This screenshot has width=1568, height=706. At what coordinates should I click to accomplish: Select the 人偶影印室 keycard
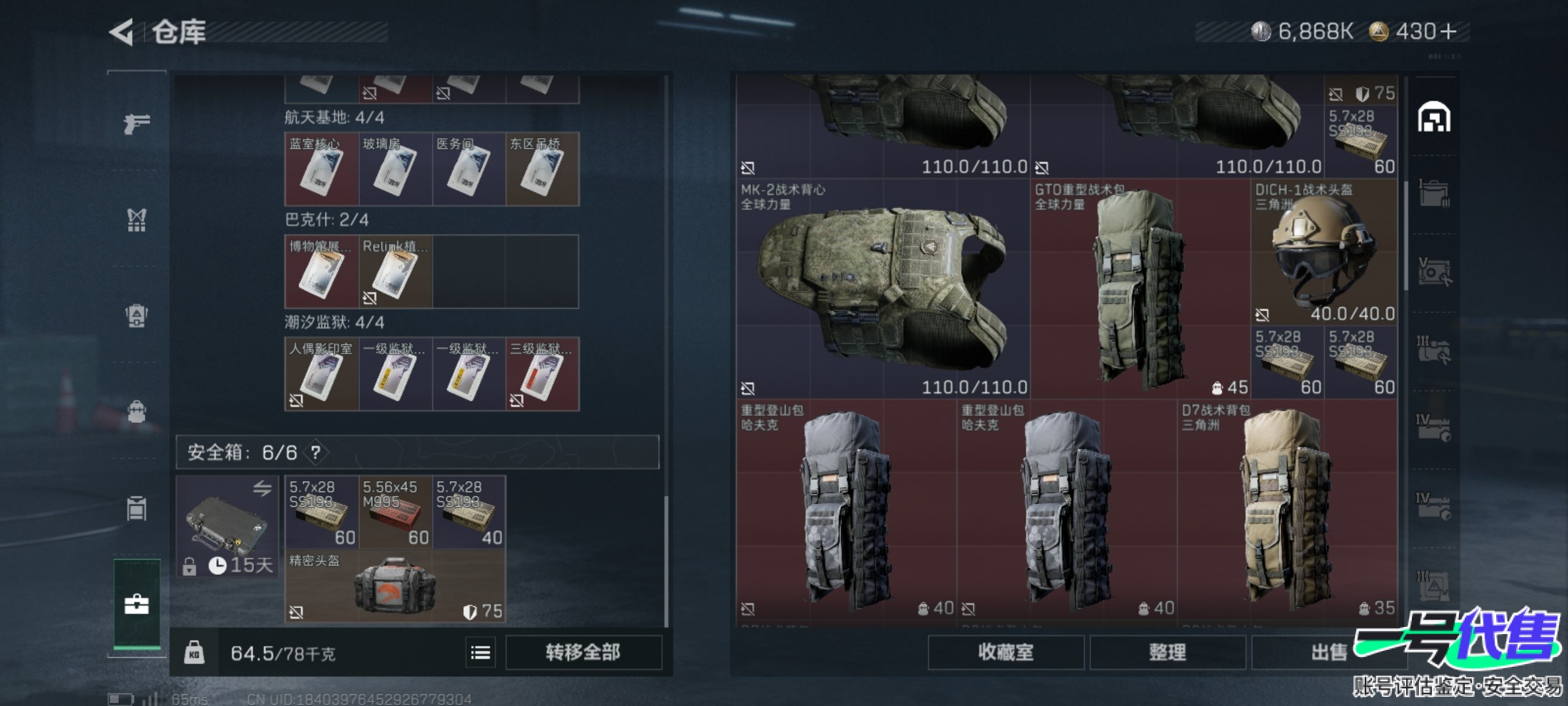(x=321, y=375)
